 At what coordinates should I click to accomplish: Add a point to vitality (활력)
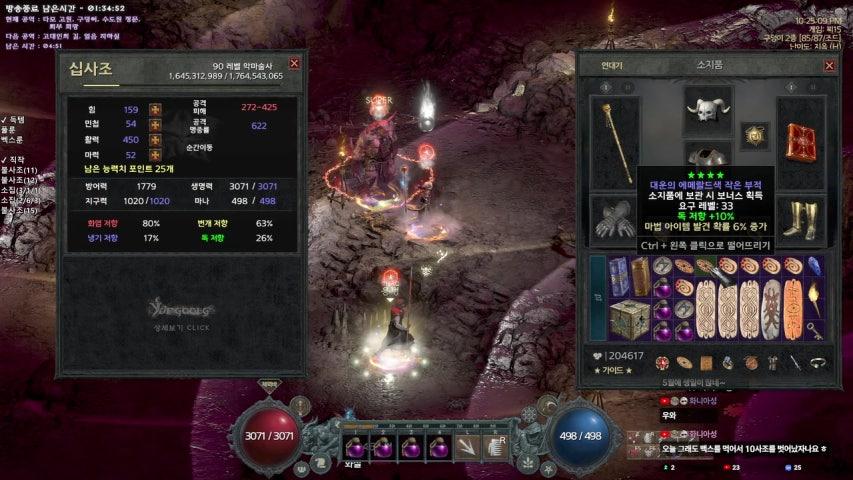pos(155,140)
